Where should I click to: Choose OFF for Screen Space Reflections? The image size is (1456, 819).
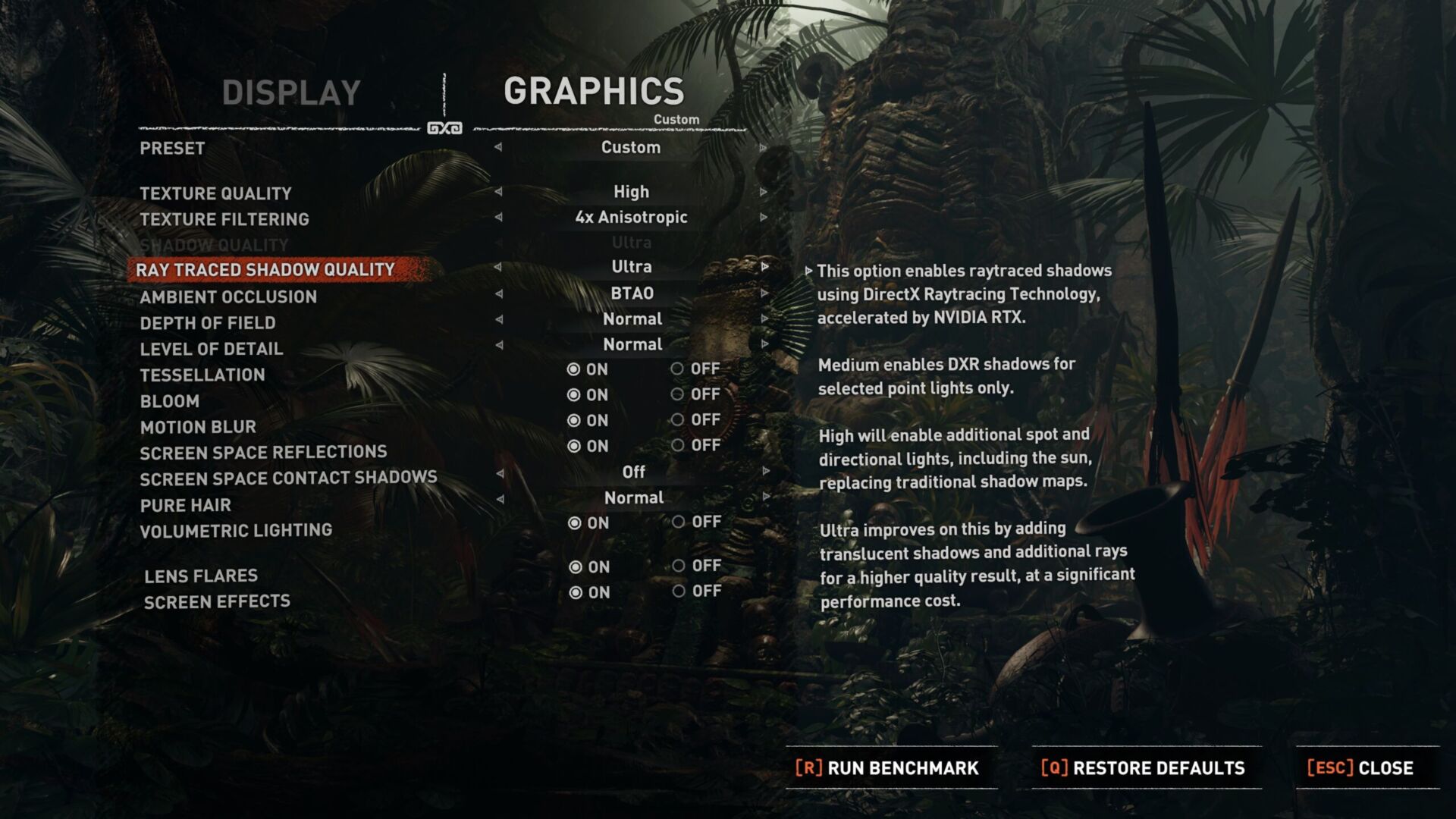pos(678,445)
